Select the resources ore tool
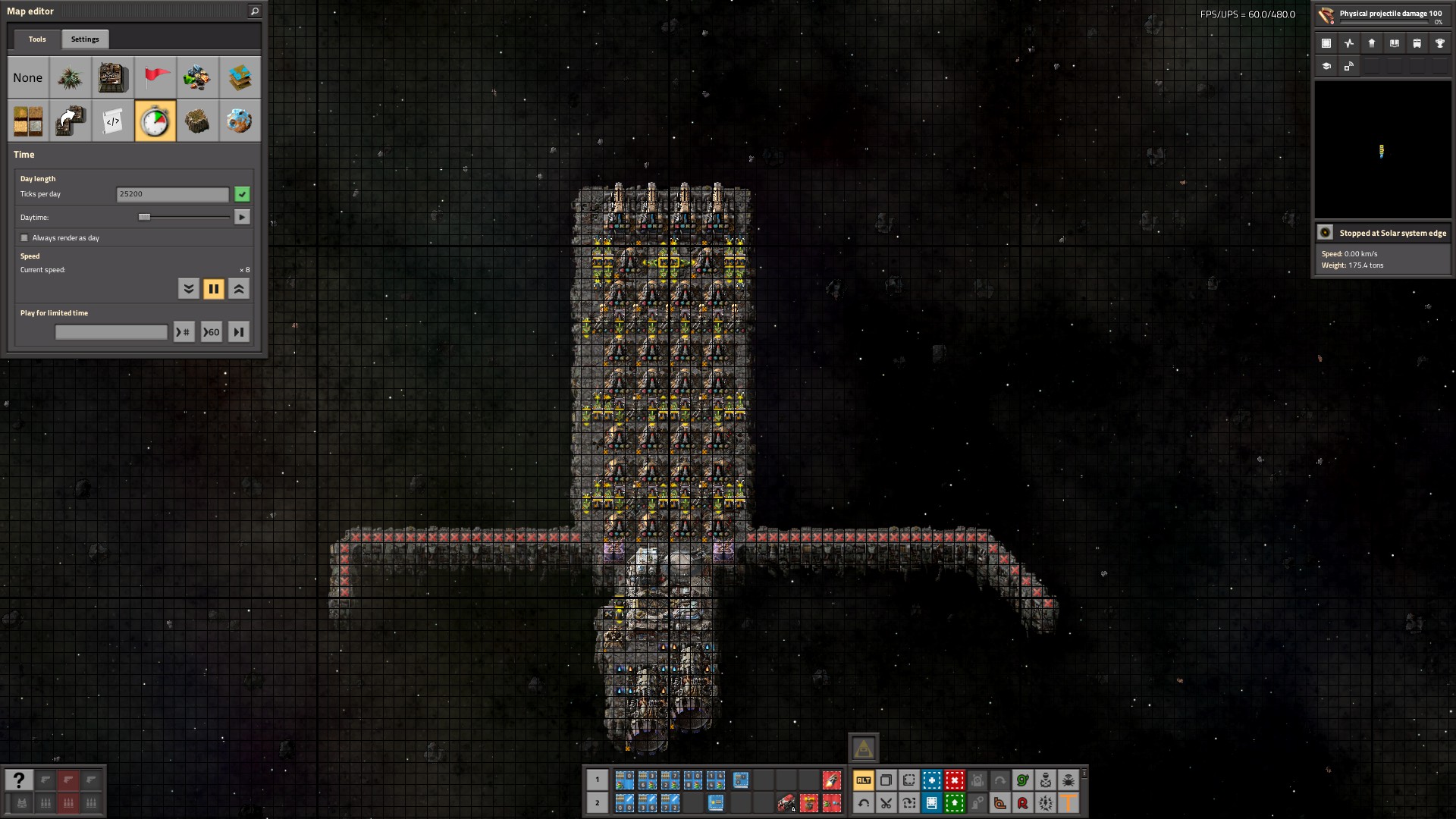The image size is (1456, 819). tap(197, 121)
